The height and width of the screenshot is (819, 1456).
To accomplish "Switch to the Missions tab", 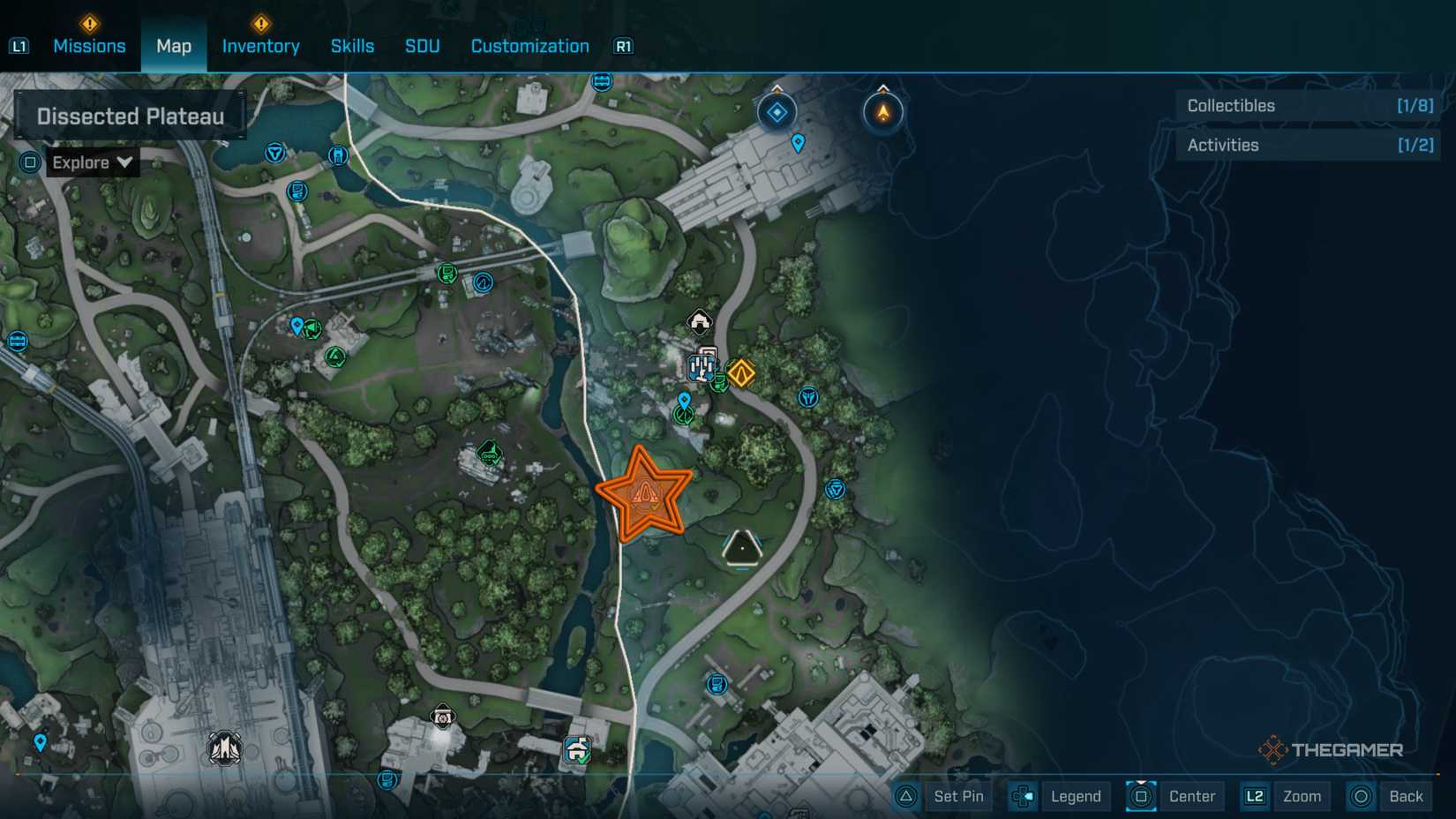I will point(89,46).
